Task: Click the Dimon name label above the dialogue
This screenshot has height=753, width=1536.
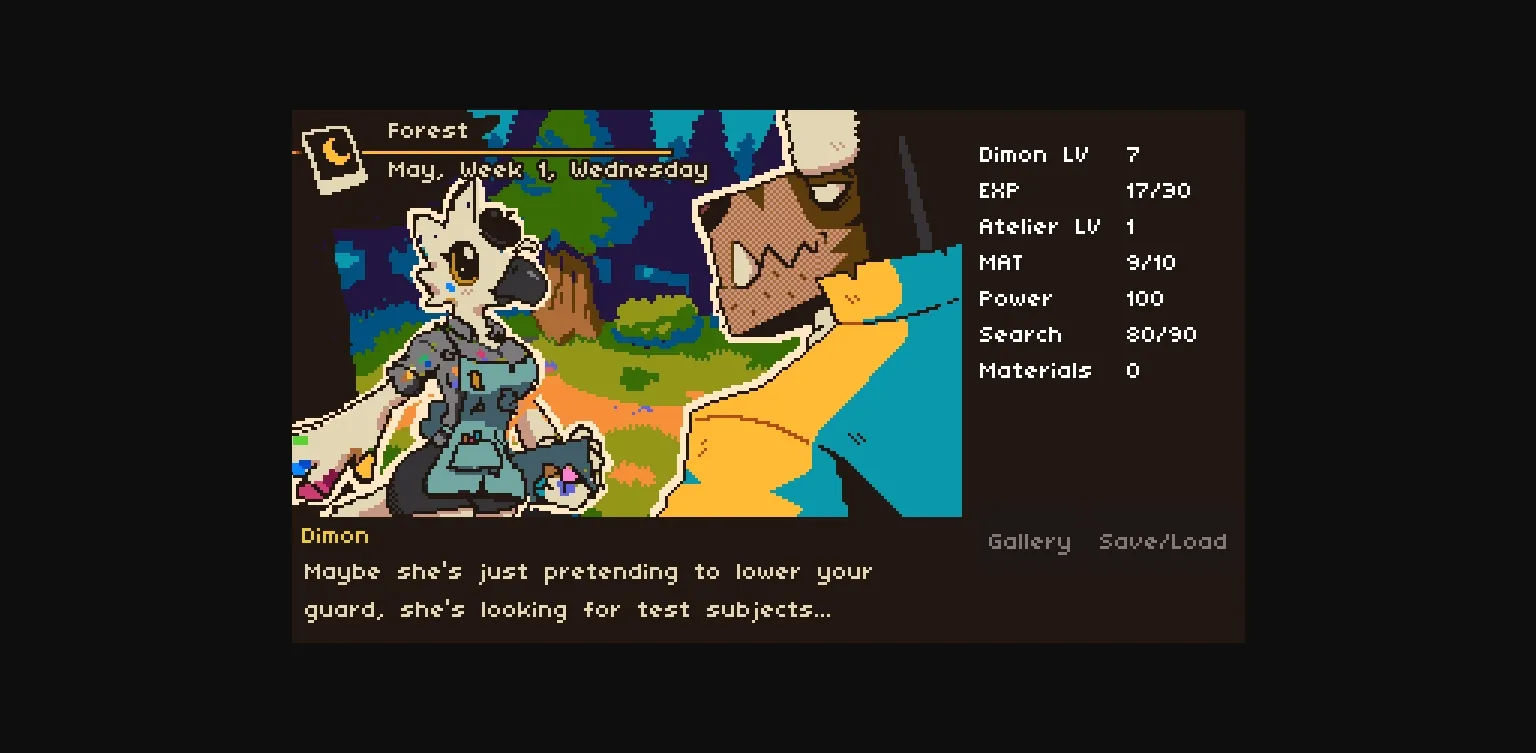Action: [334, 536]
